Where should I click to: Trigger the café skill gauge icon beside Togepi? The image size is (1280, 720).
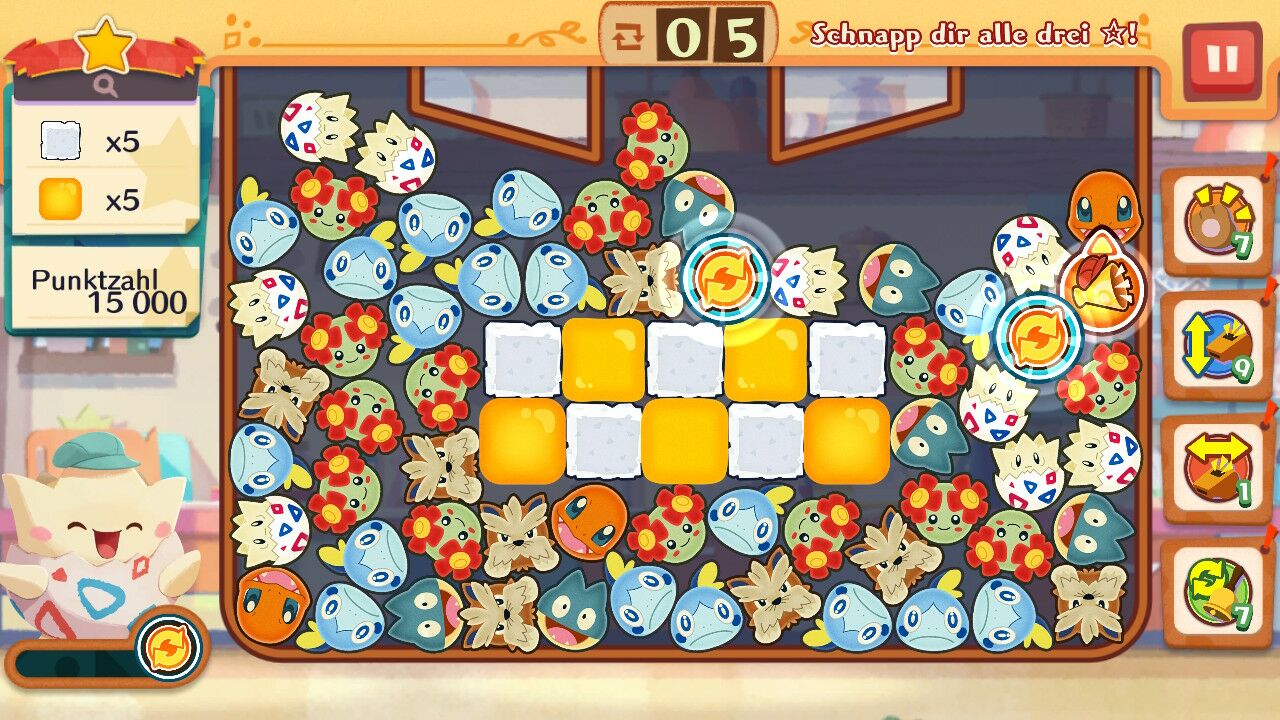(168, 649)
